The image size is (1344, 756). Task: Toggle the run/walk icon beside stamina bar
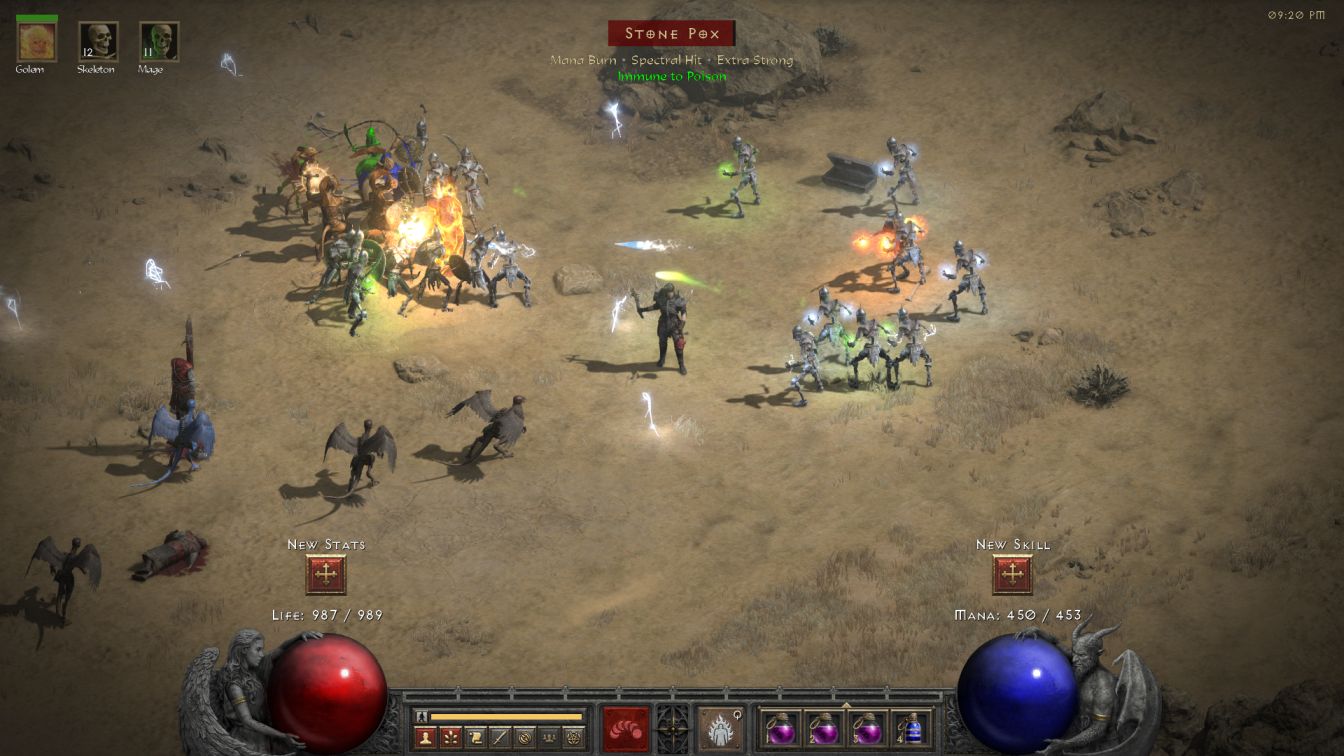pyautogui.click(x=422, y=716)
